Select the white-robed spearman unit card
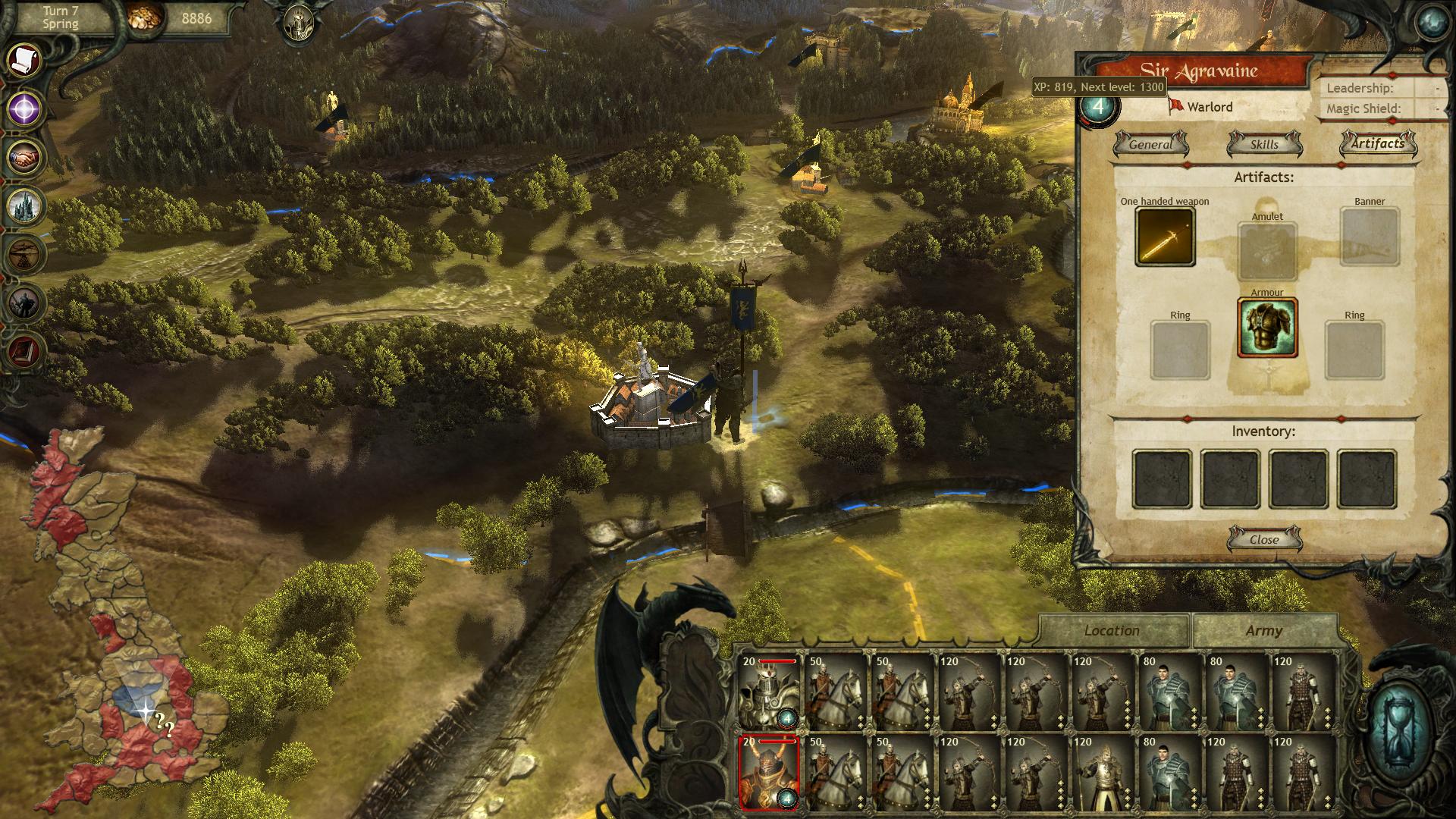 [x=1104, y=772]
